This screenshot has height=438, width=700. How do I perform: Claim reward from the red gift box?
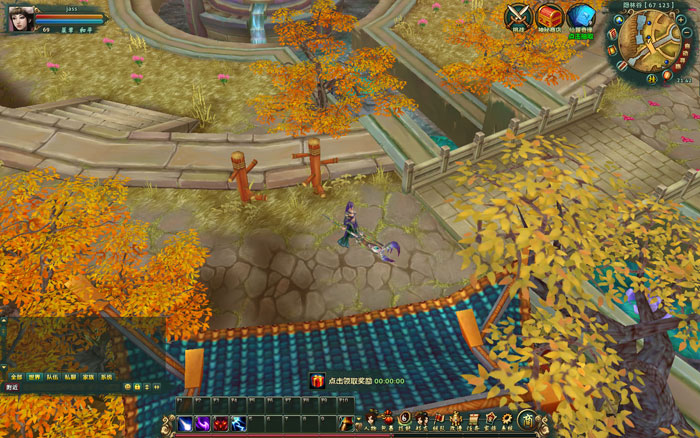tap(317, 381)
